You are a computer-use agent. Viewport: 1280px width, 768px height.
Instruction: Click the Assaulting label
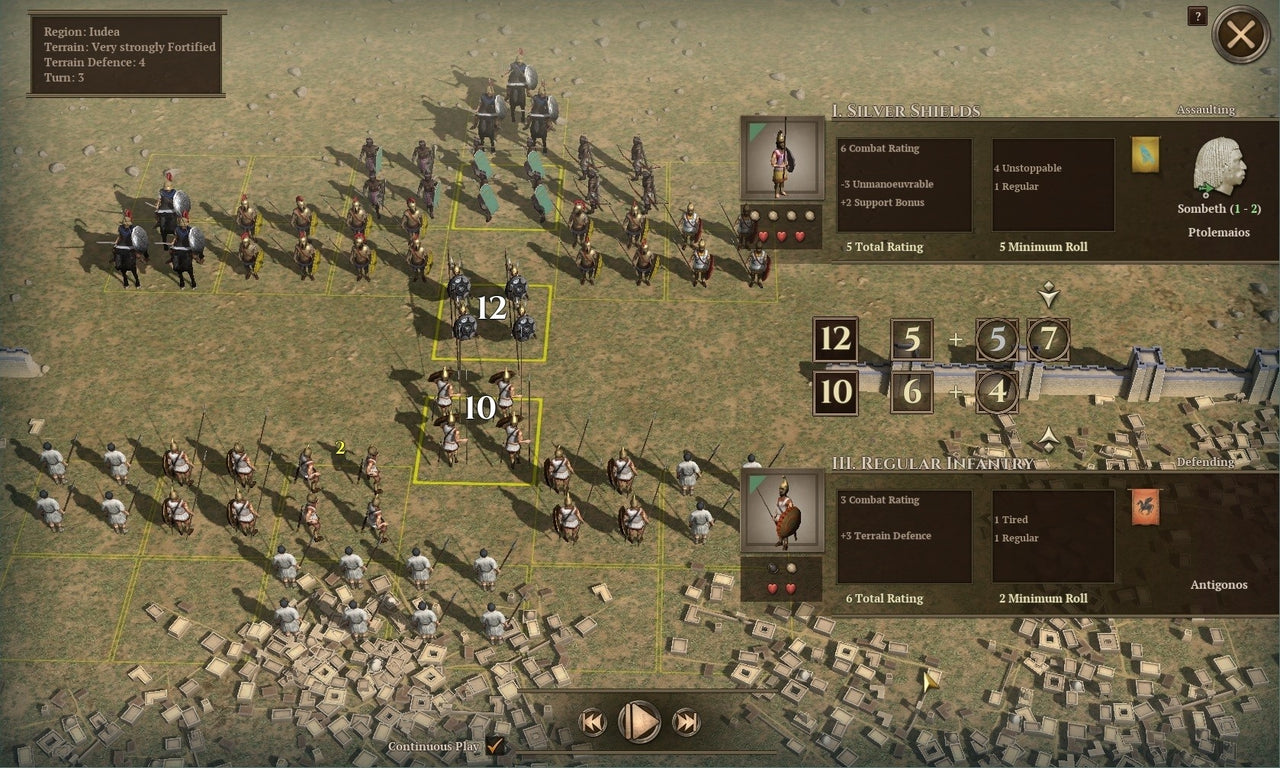tap(1204, 110)
